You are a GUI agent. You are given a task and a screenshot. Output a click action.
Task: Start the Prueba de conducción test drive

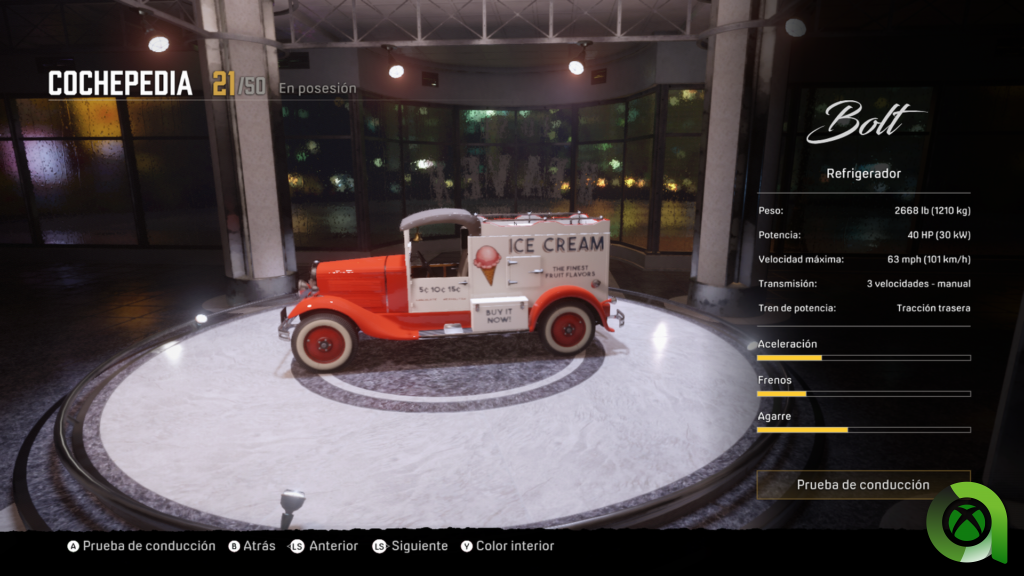[x=863, y=485]
